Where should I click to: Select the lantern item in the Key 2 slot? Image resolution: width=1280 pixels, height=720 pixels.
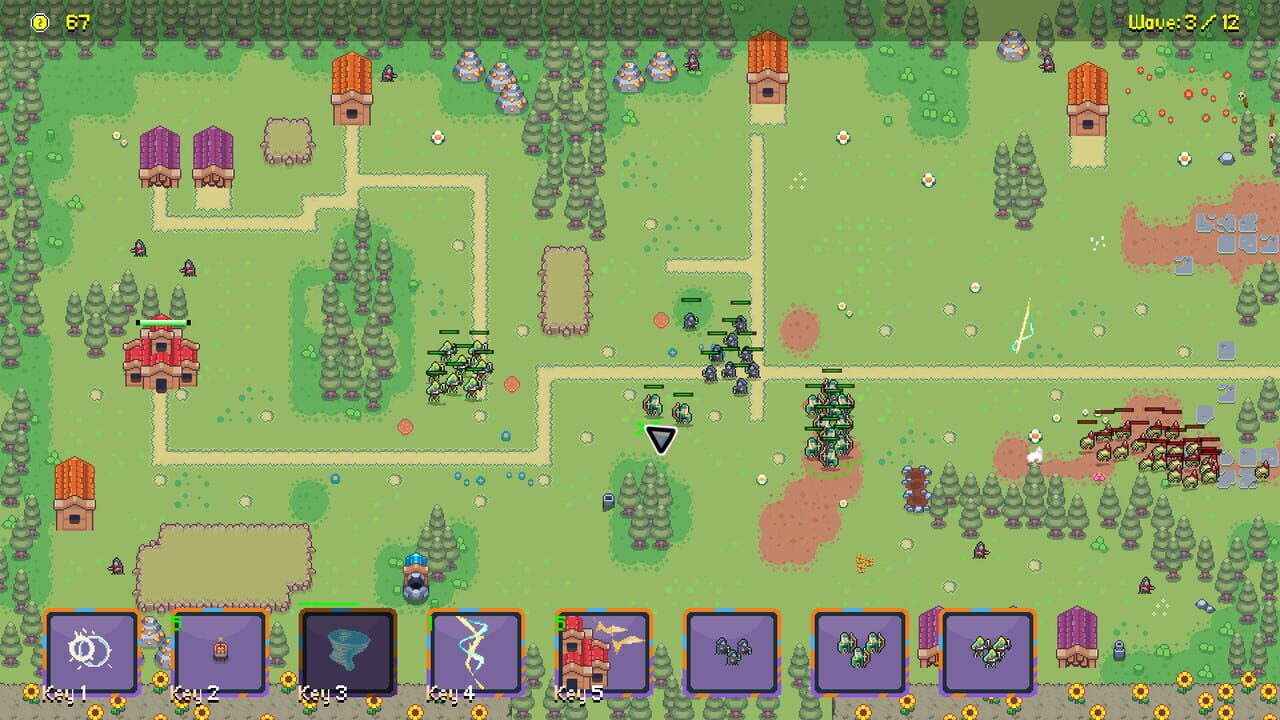(x=220, y=653)
